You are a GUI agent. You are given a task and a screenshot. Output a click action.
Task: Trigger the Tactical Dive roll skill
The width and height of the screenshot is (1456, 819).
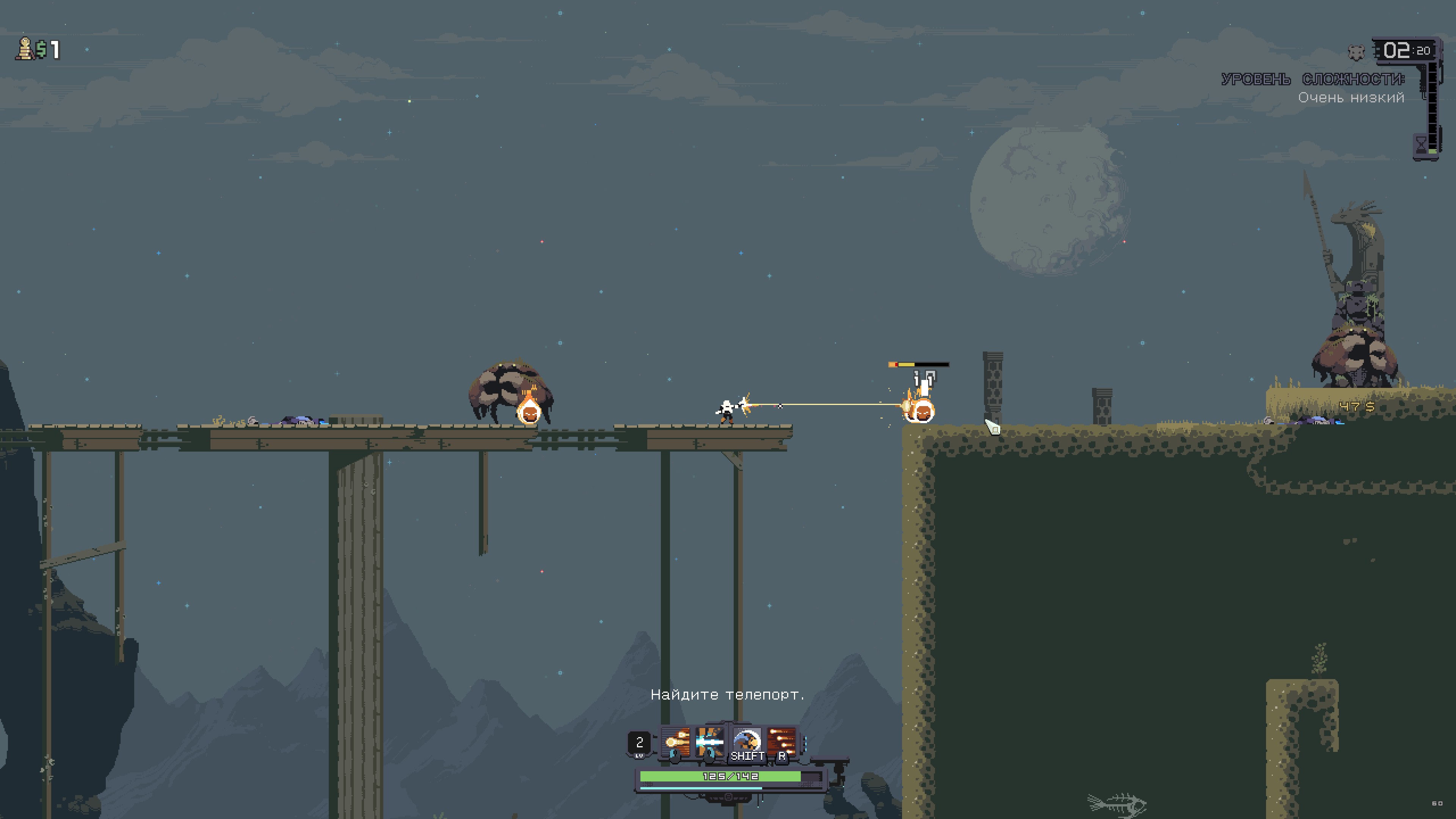tap(746, 742)
